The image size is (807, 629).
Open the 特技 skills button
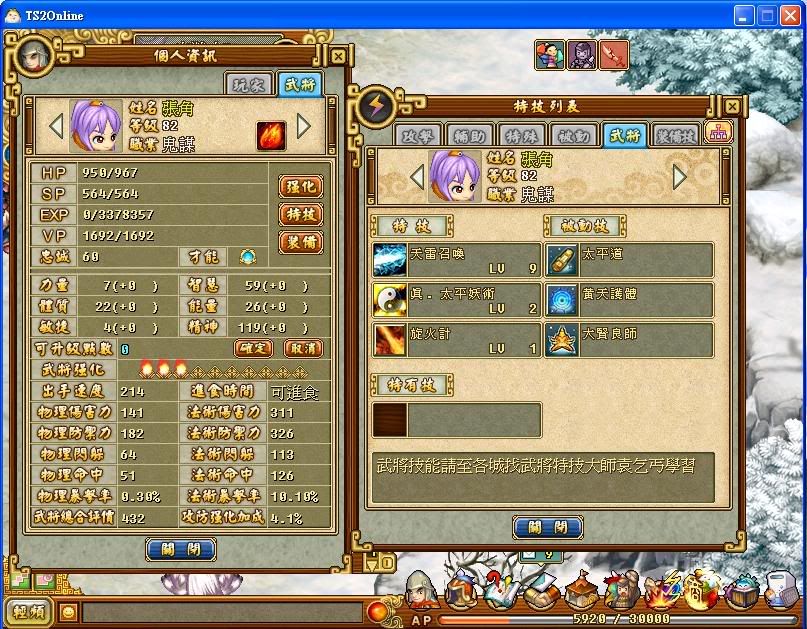point(300,214)
